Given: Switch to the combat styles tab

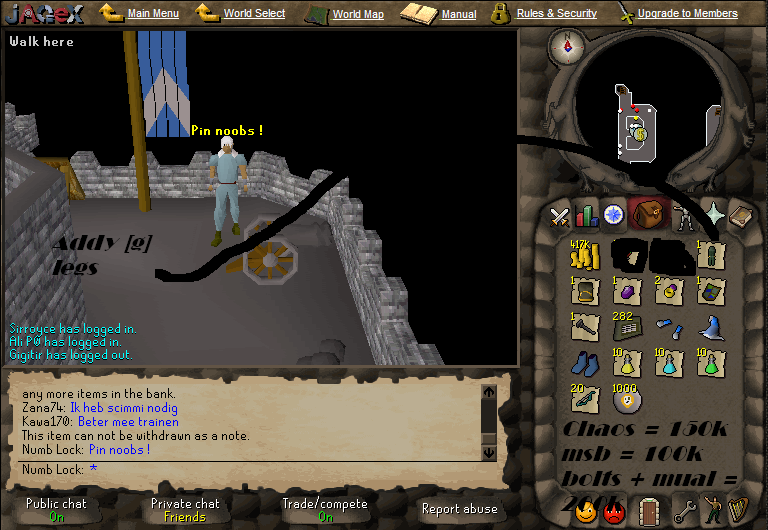Looking at the screenshot, I should coord(559,215).
